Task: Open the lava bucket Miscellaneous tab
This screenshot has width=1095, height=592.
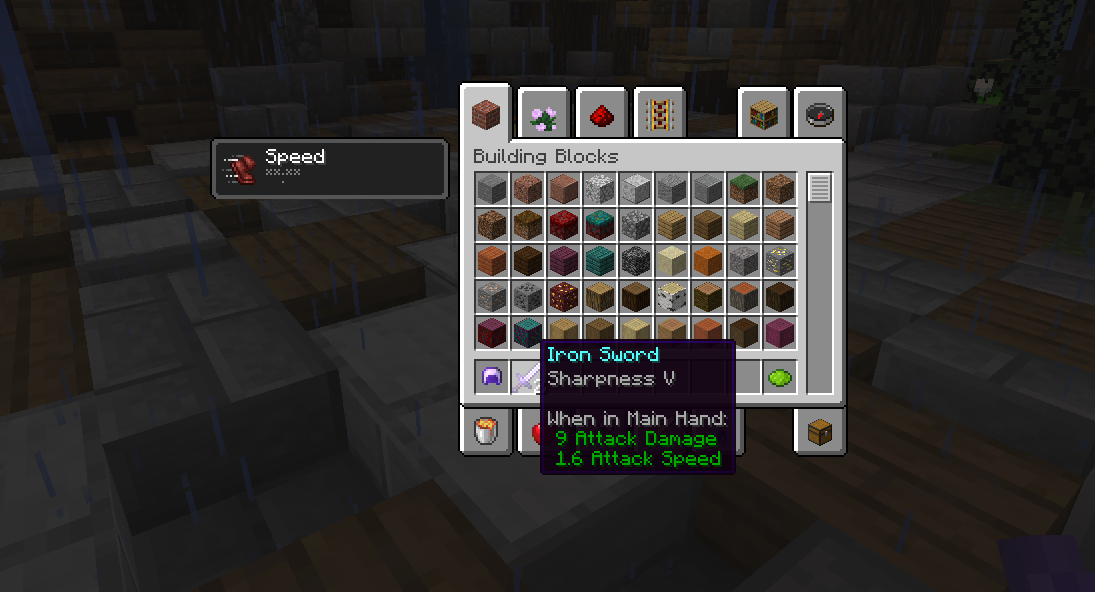Action: pyautogui.click(x=486, y=431)
